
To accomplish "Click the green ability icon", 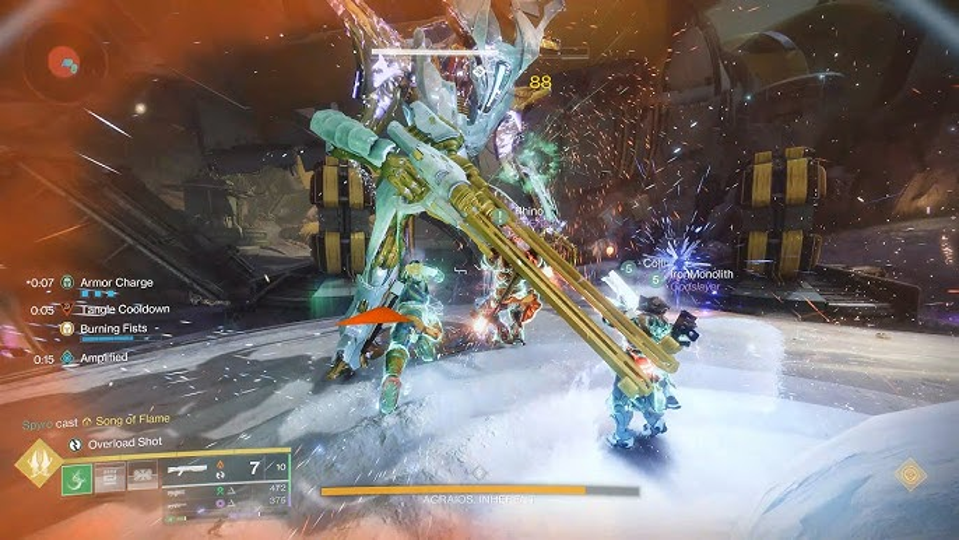I will click(x=77, y=478).
